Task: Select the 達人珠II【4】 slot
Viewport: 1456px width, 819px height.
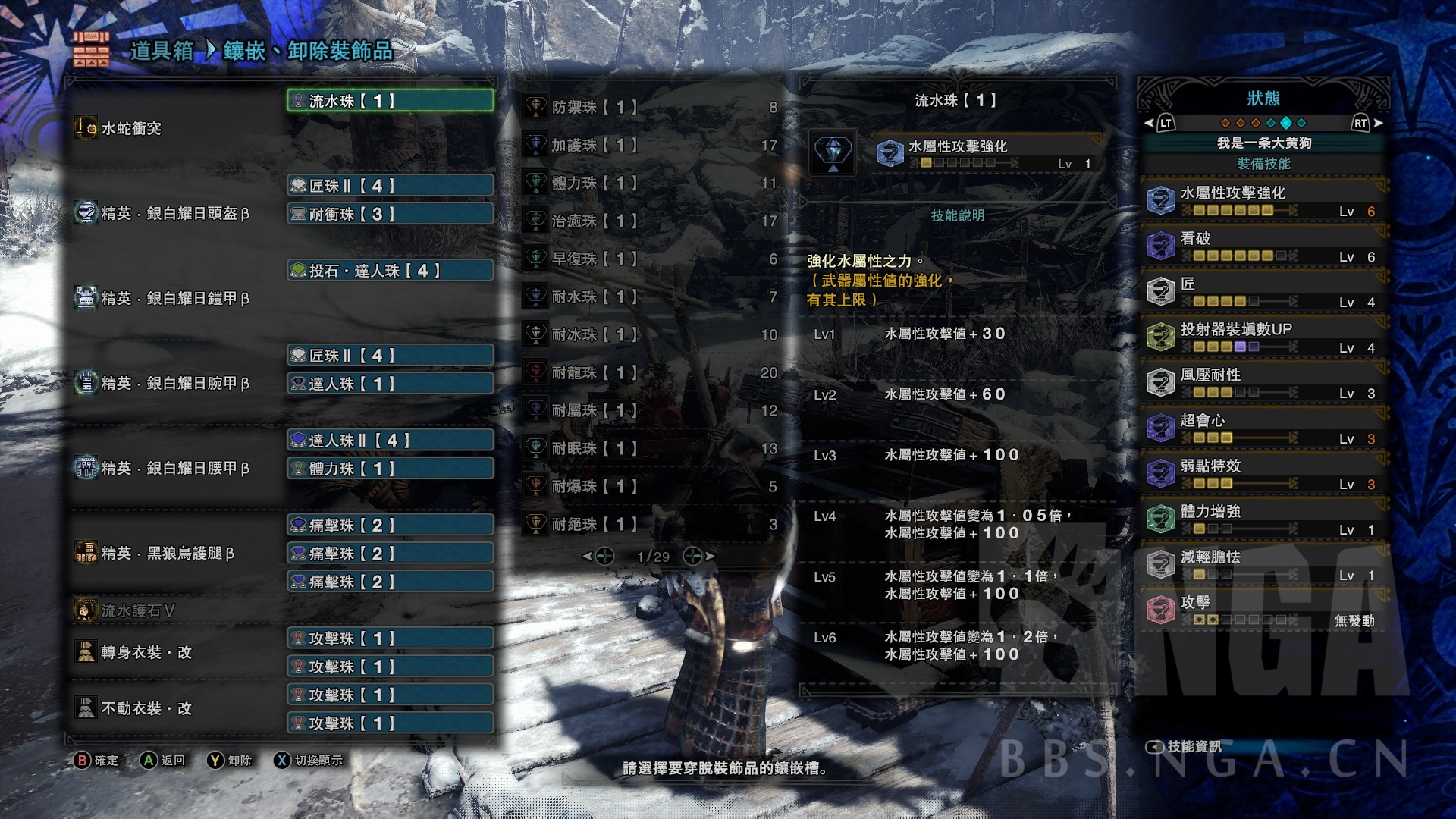Action: 390,441
